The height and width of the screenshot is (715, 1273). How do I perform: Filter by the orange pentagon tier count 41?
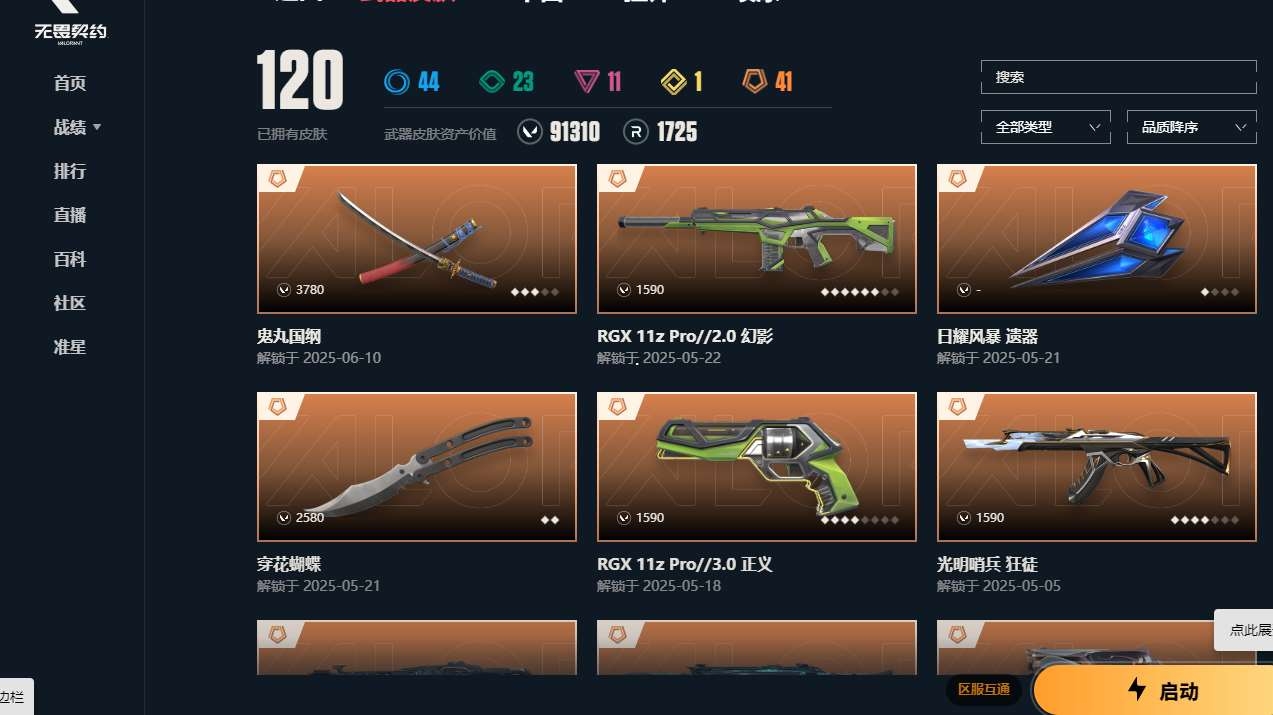pyautogui.click(x=768, y=81)
